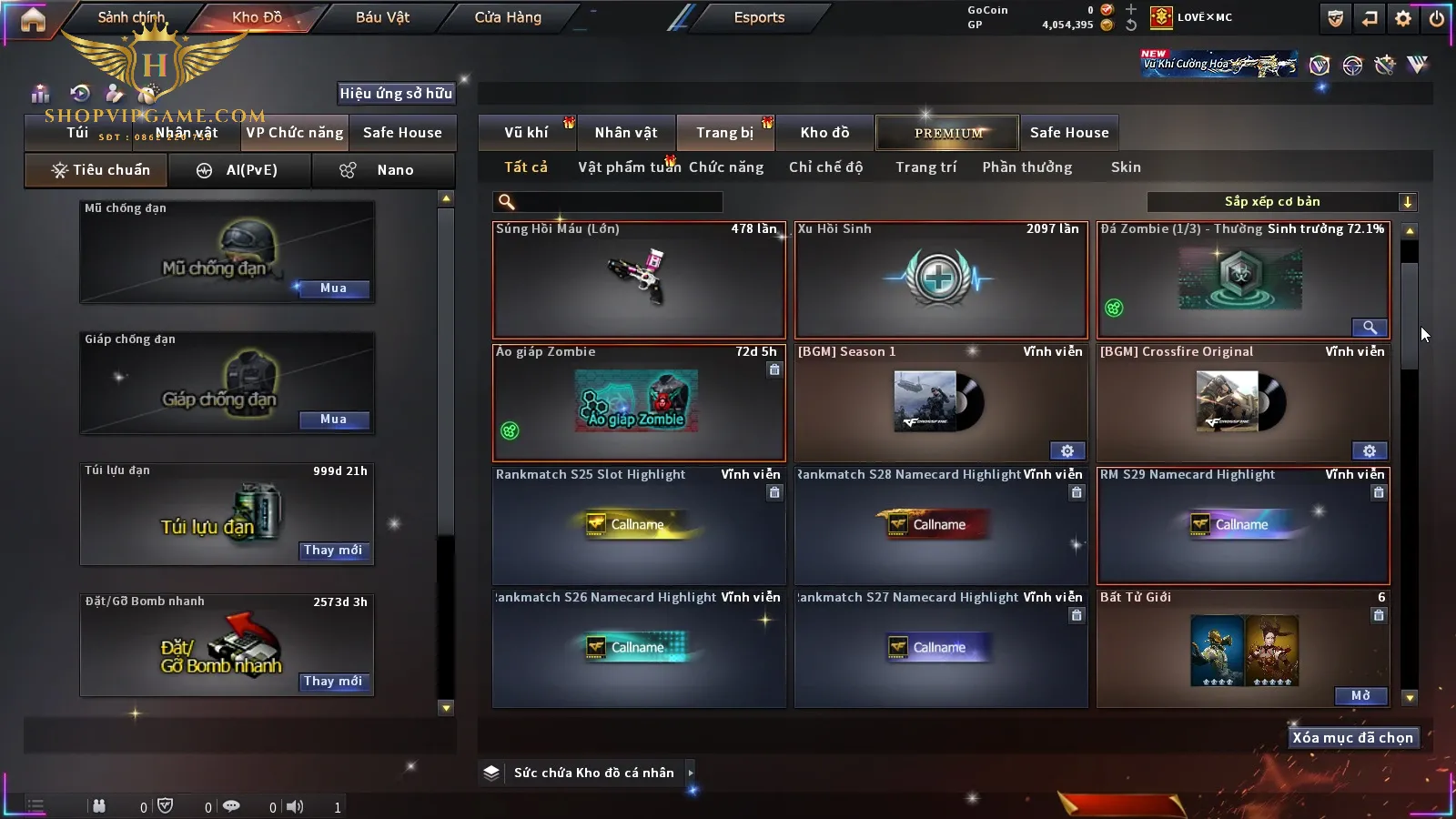Renew the Túi lựu đạn item
The image size is (1456, 819).
pos(333,551)
